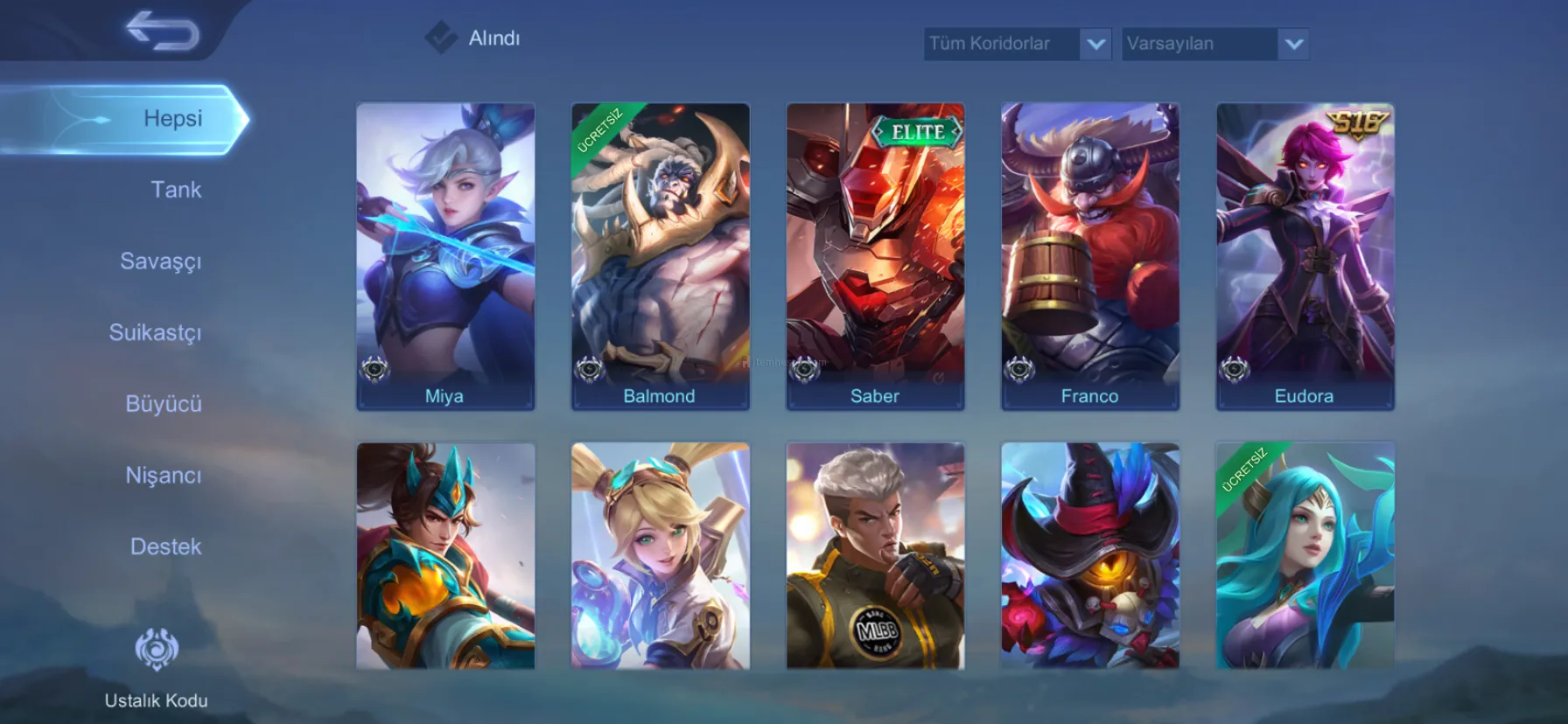Pick the Saber hero card
Image resolution: width=1568 pixels, height=724 pixels.
pos(875,255)
